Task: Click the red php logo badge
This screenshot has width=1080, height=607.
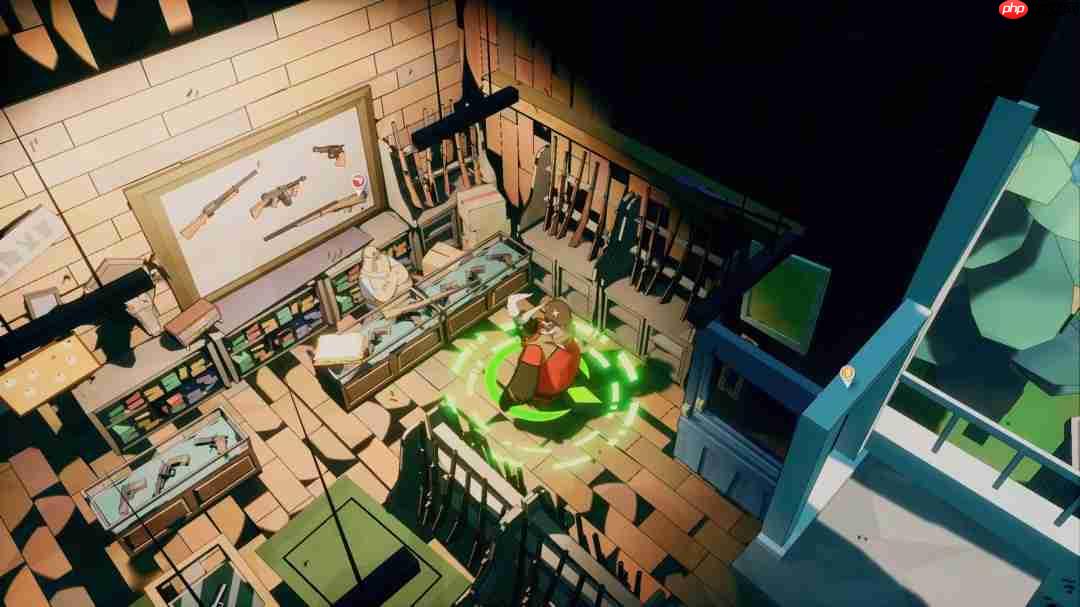Action: (x=1012, y=9)
